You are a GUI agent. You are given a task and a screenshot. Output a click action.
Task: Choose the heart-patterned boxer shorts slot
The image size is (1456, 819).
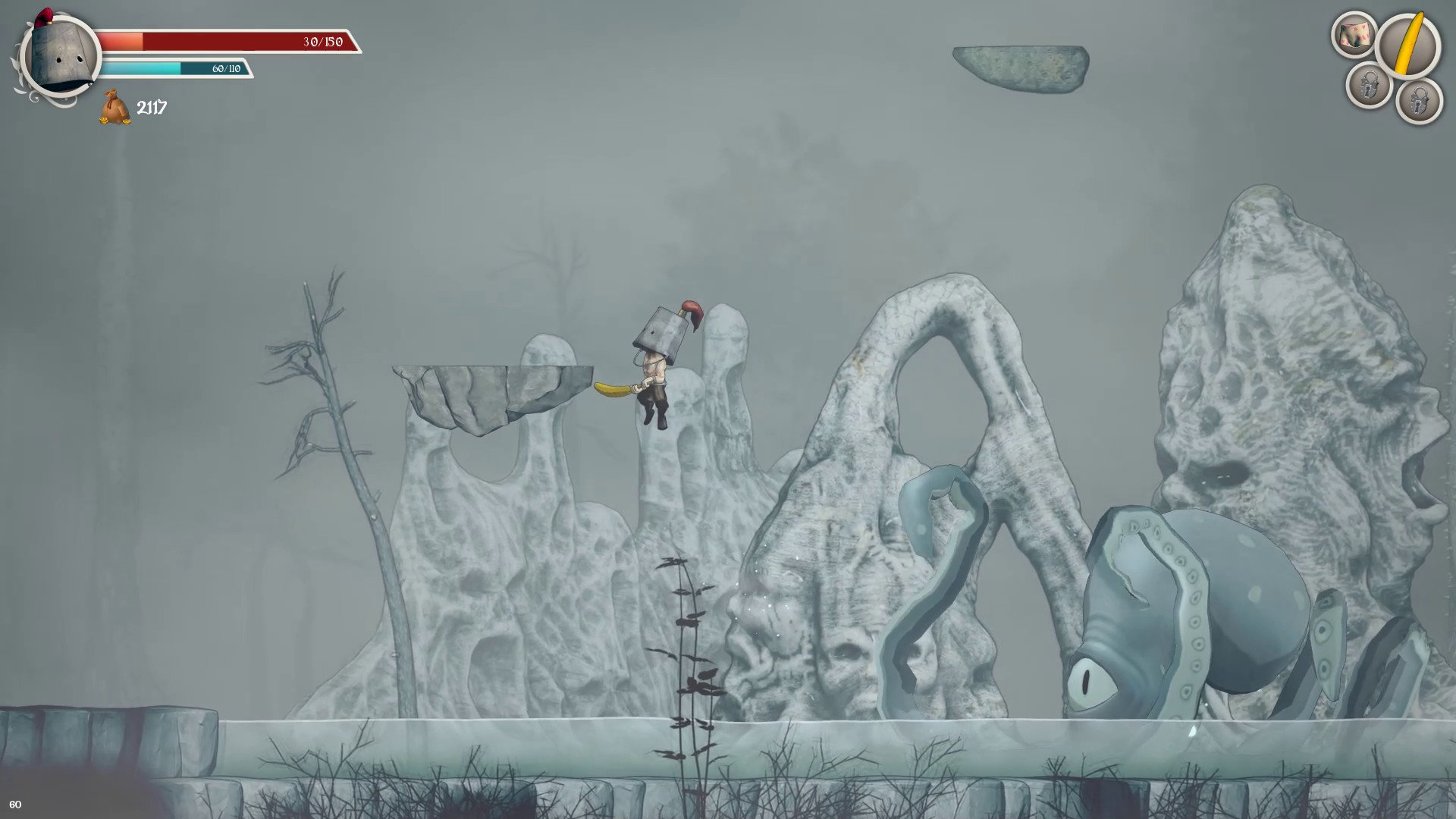(x=1354, y=35)
